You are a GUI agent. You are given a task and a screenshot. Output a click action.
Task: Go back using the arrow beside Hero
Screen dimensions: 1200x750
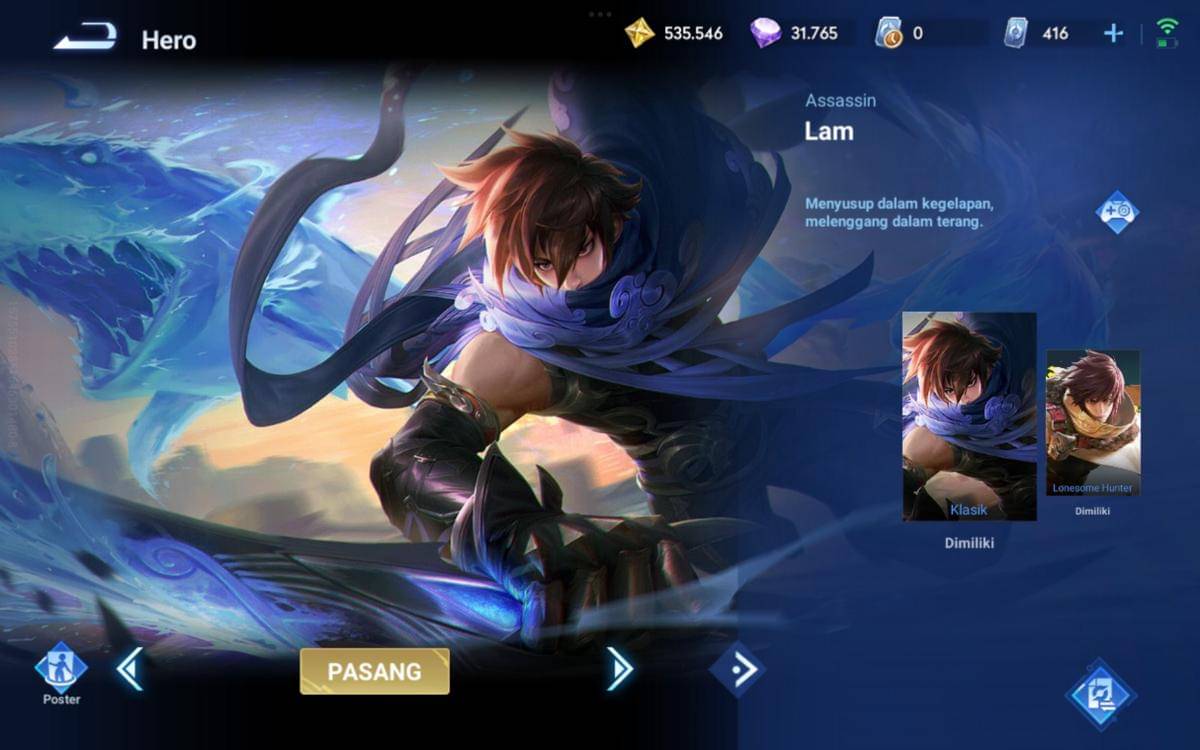click(85, 40)
